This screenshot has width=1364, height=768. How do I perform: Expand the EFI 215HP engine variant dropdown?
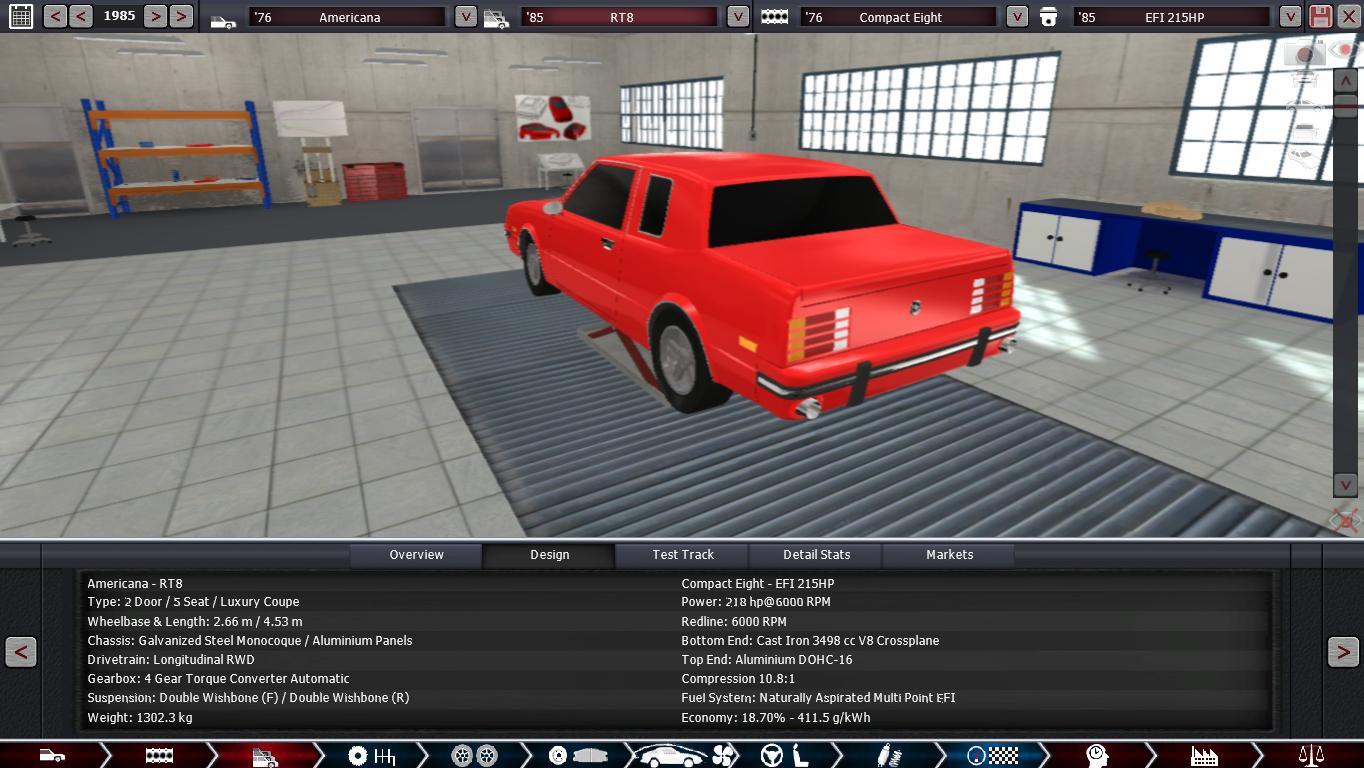(1290, 16)
